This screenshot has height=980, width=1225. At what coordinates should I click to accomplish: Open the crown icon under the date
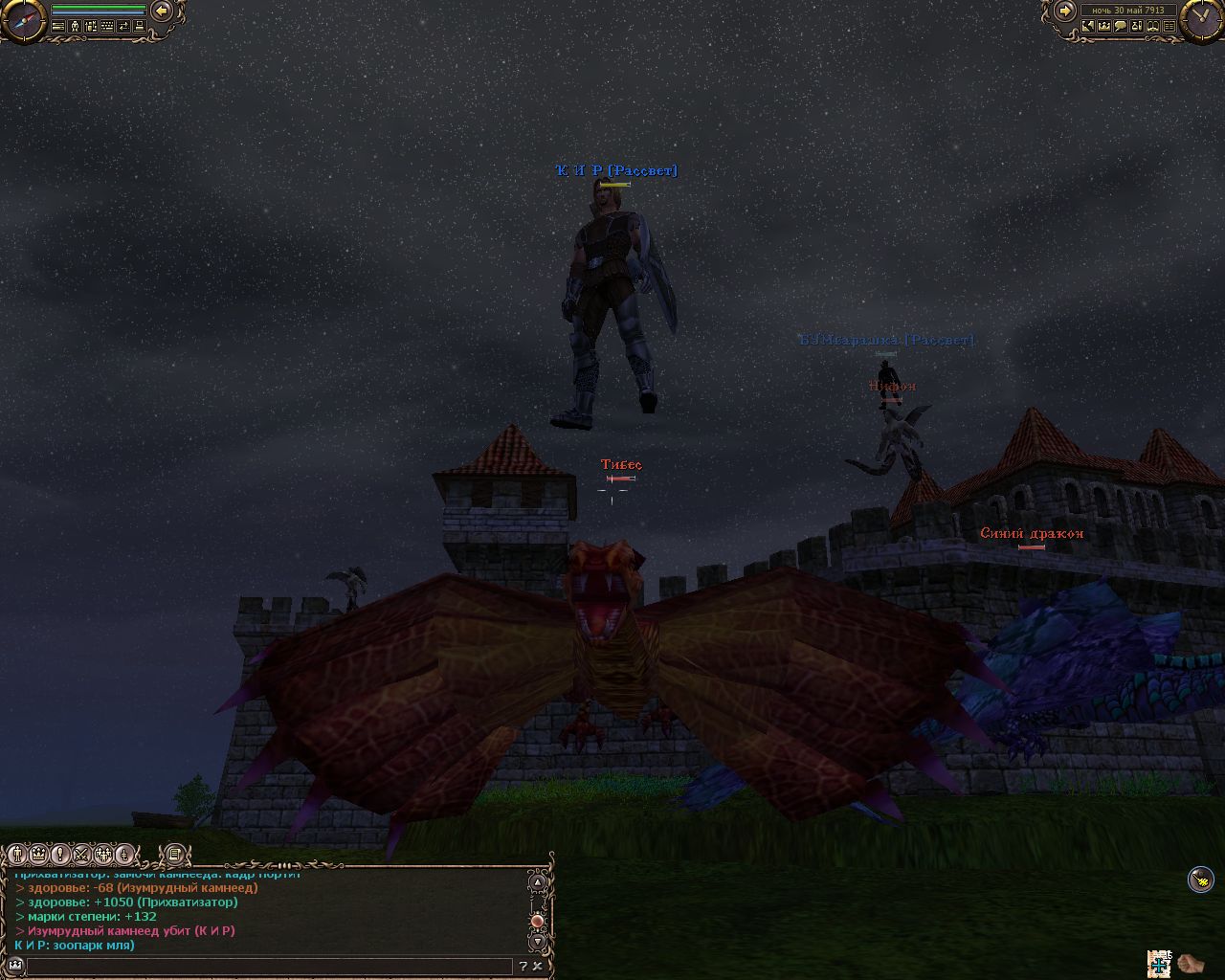[x=1104, y=27]
